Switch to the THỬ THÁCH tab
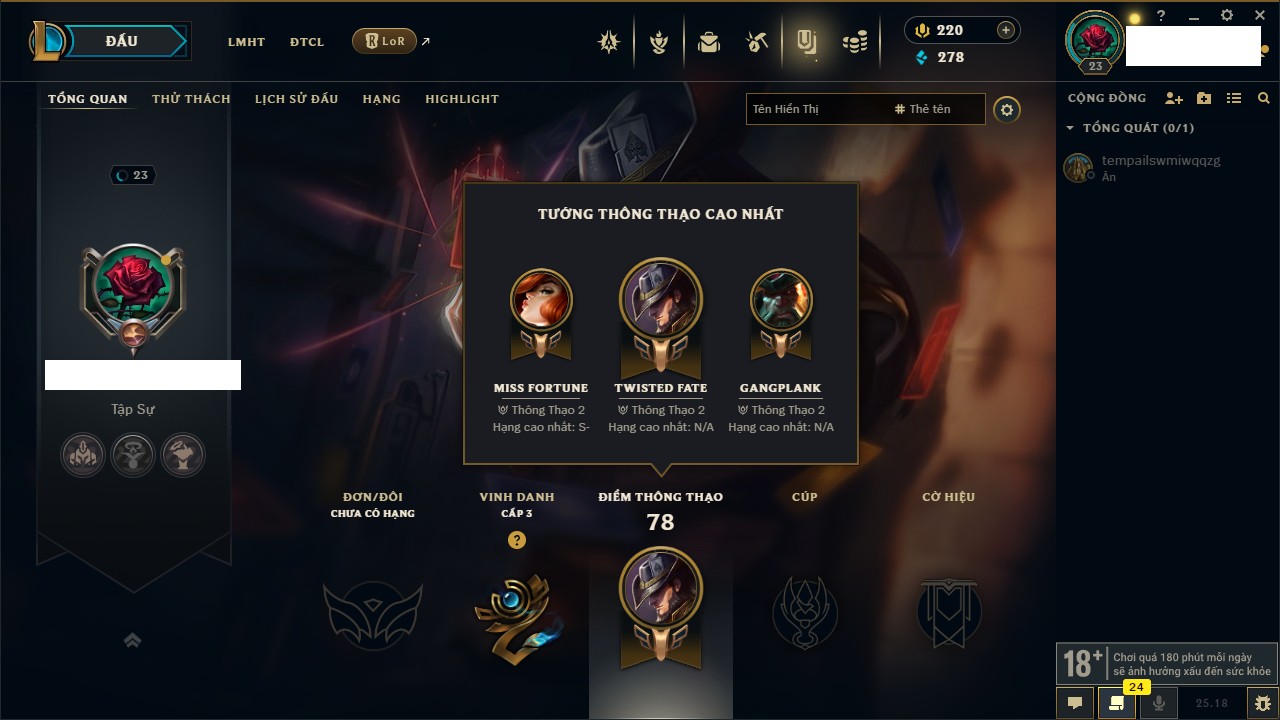1280x720 pixels. 191,99
